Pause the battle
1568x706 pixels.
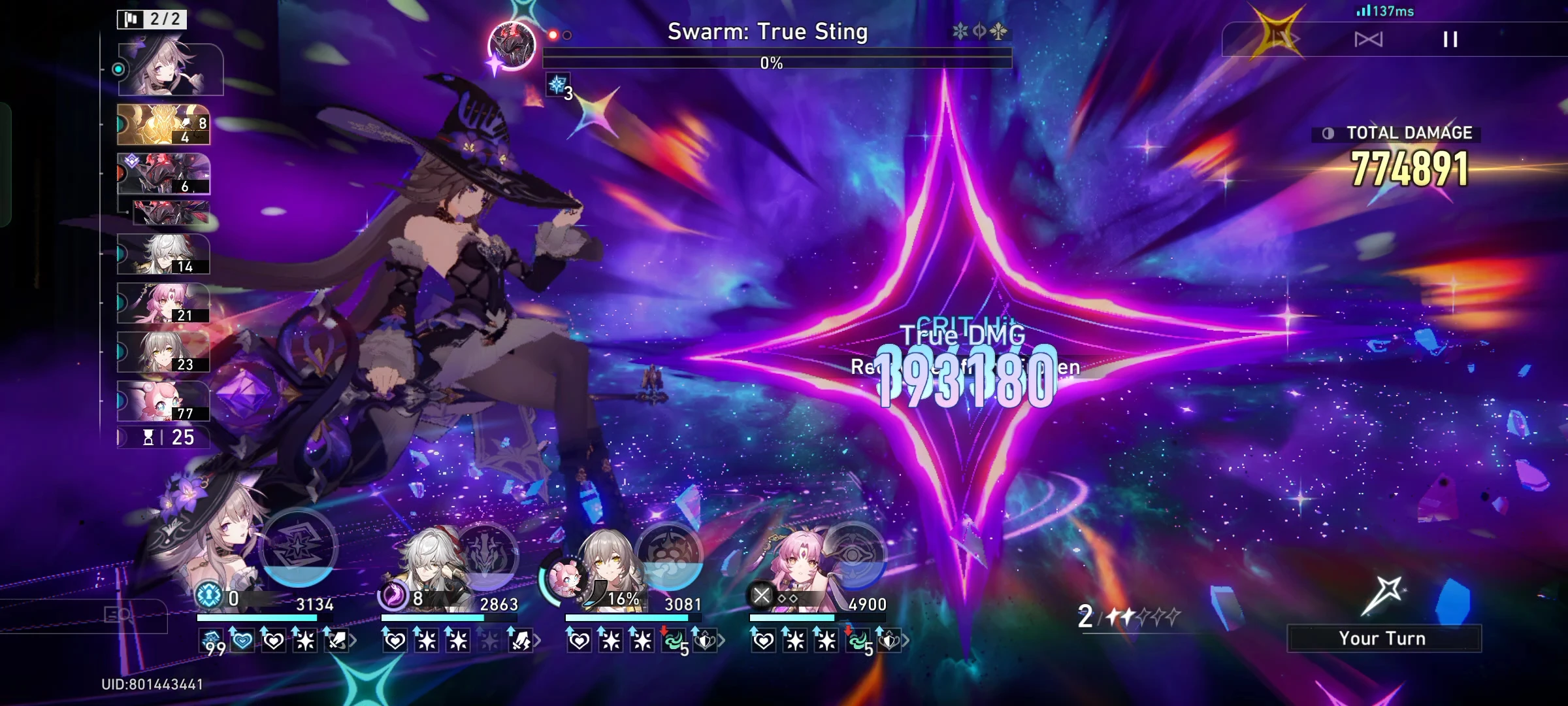pos(1450,39)
